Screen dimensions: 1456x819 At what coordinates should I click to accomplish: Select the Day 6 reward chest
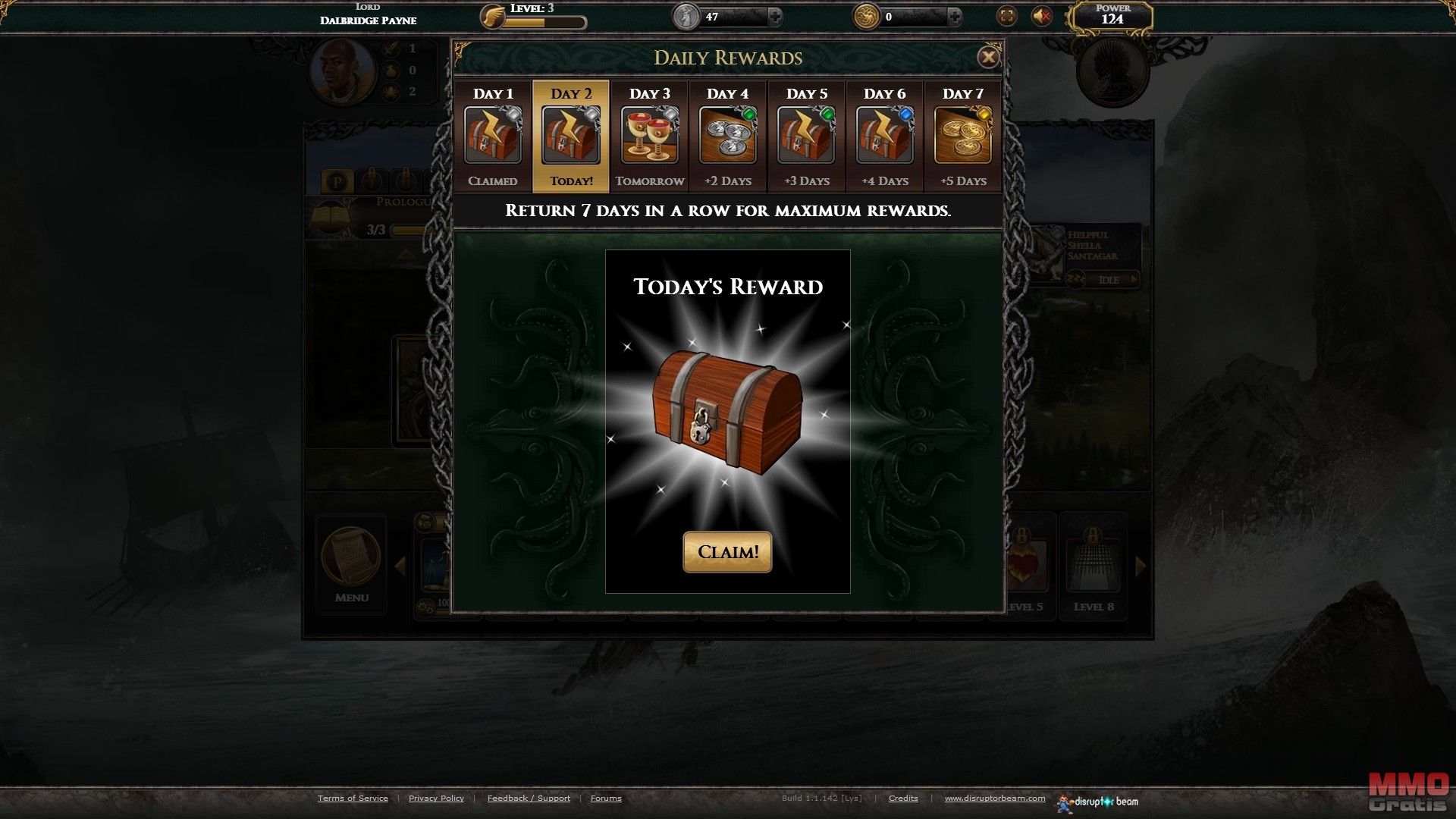[x=885, y=135]
